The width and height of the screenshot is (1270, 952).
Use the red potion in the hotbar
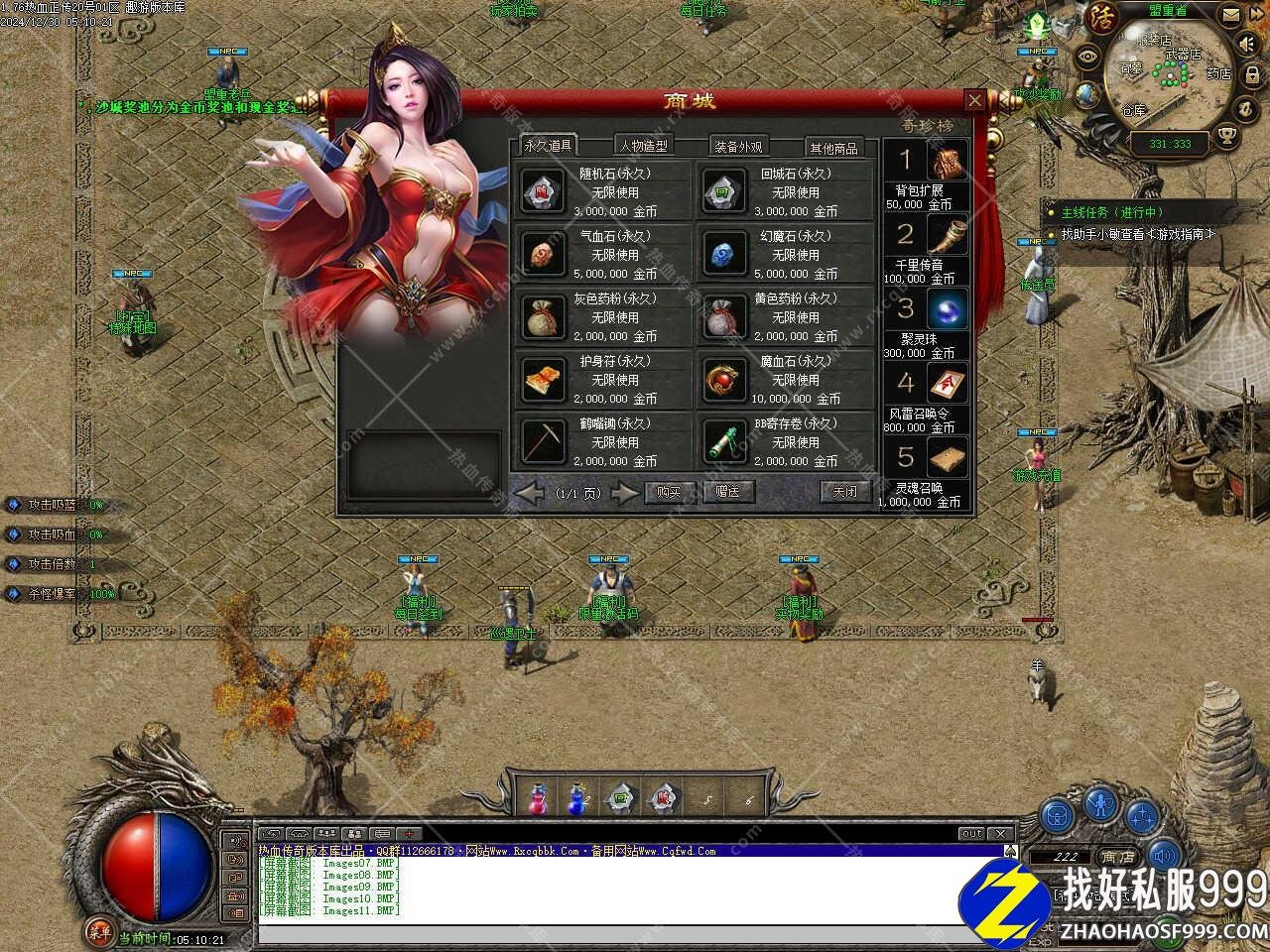click(537, 796)
